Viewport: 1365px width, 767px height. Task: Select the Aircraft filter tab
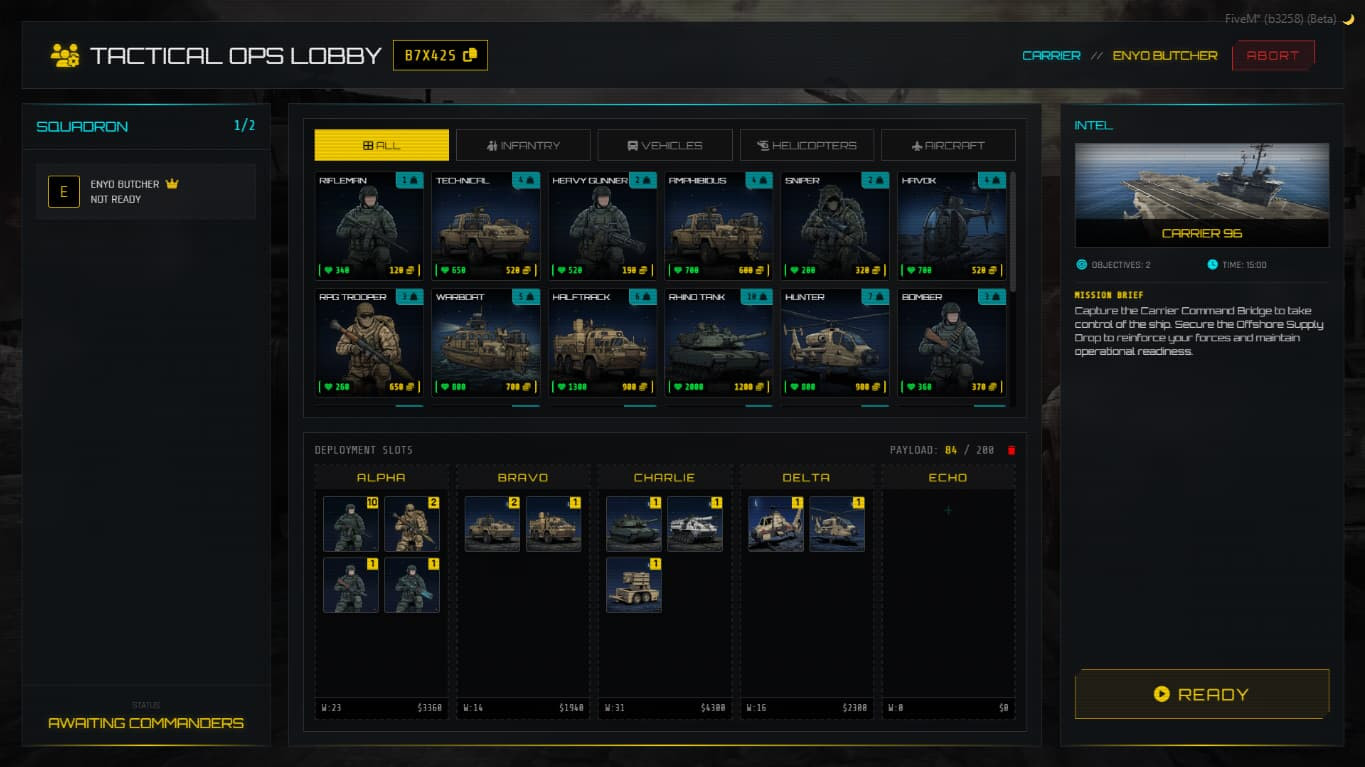pos(948,145)
